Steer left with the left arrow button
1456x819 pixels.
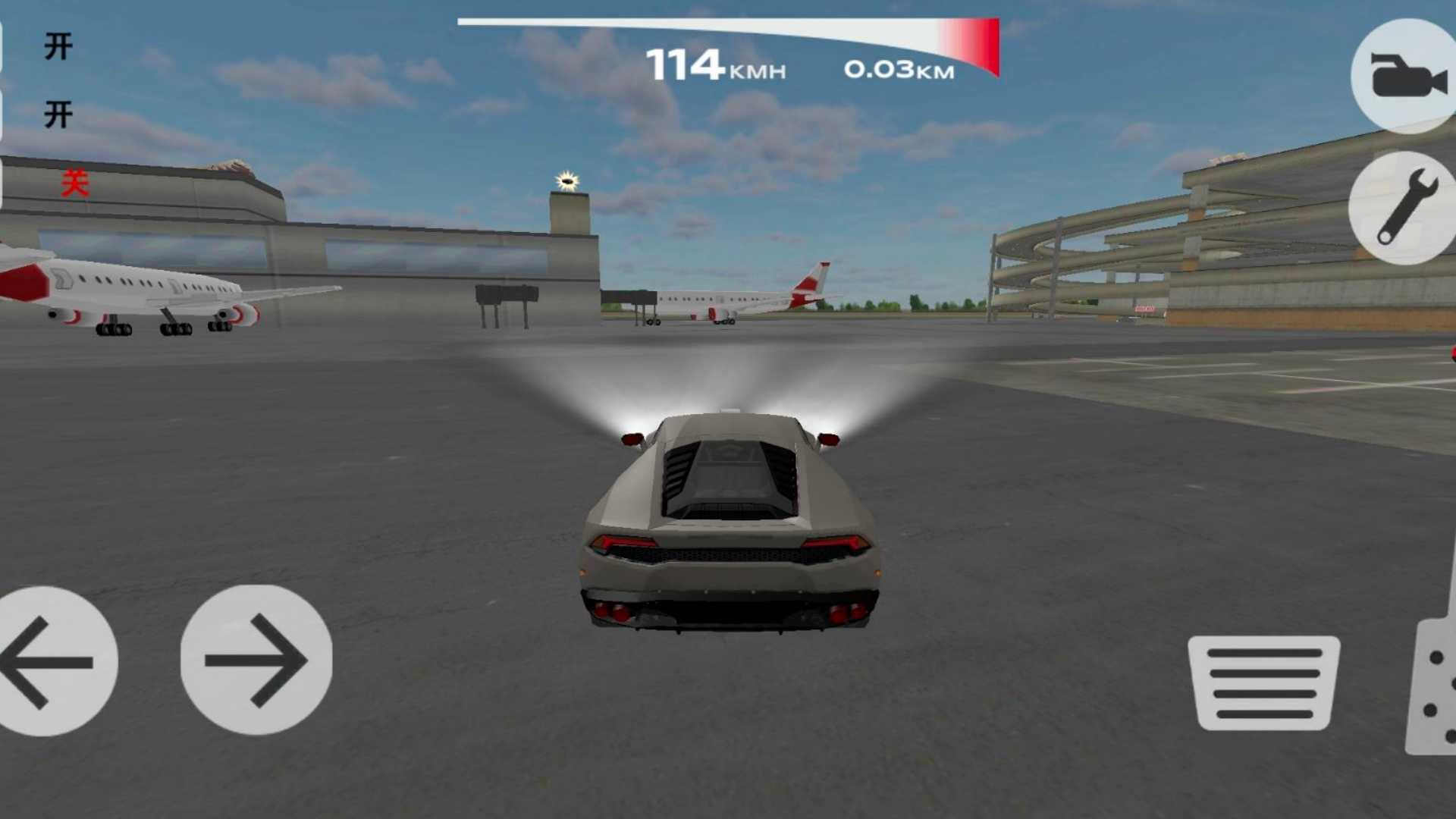[x=52, y=661]
